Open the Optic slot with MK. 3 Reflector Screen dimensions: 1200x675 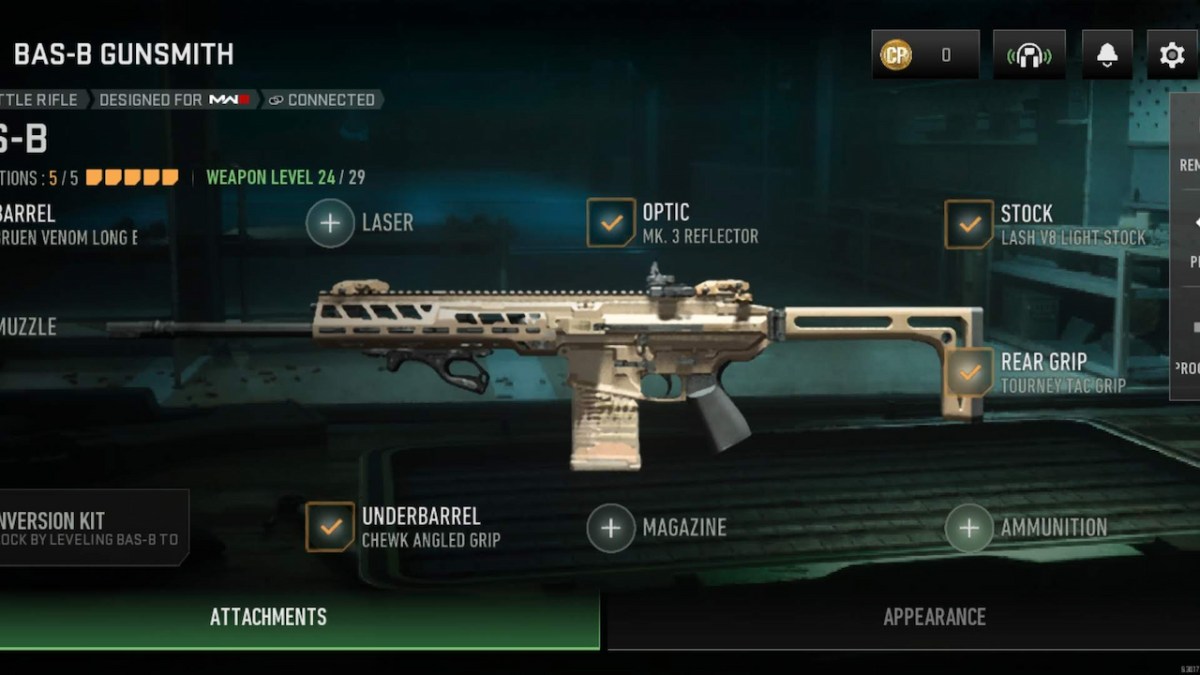(x=611, y=223)
